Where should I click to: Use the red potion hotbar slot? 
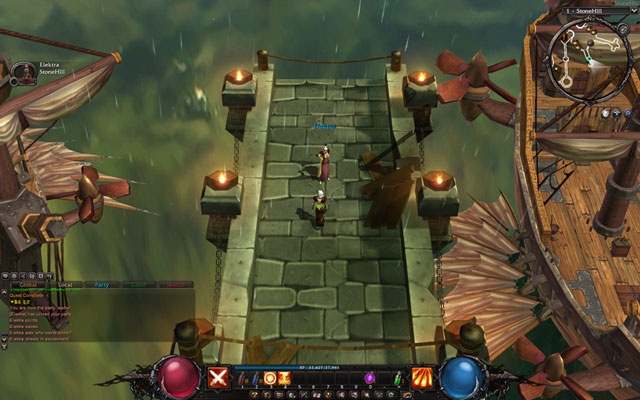[243, 378]
